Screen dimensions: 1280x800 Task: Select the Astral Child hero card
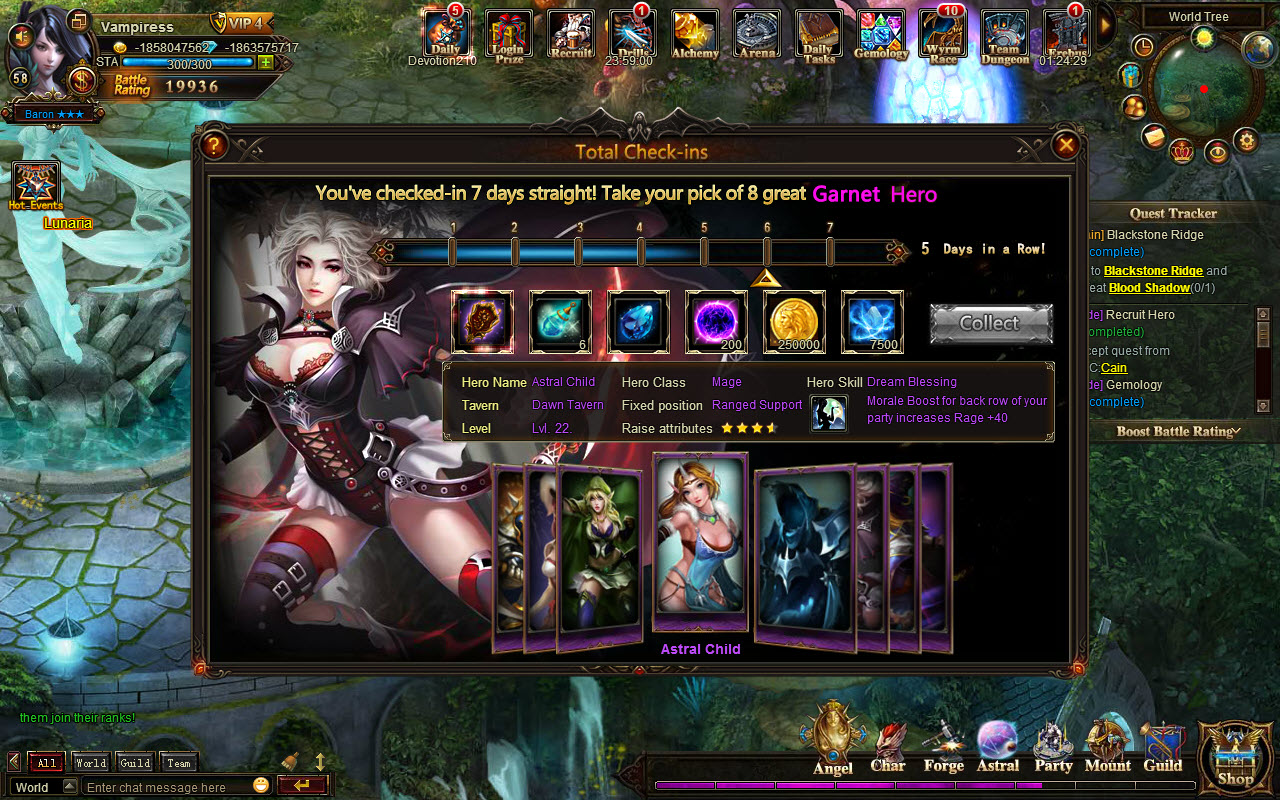click(699, 545)
